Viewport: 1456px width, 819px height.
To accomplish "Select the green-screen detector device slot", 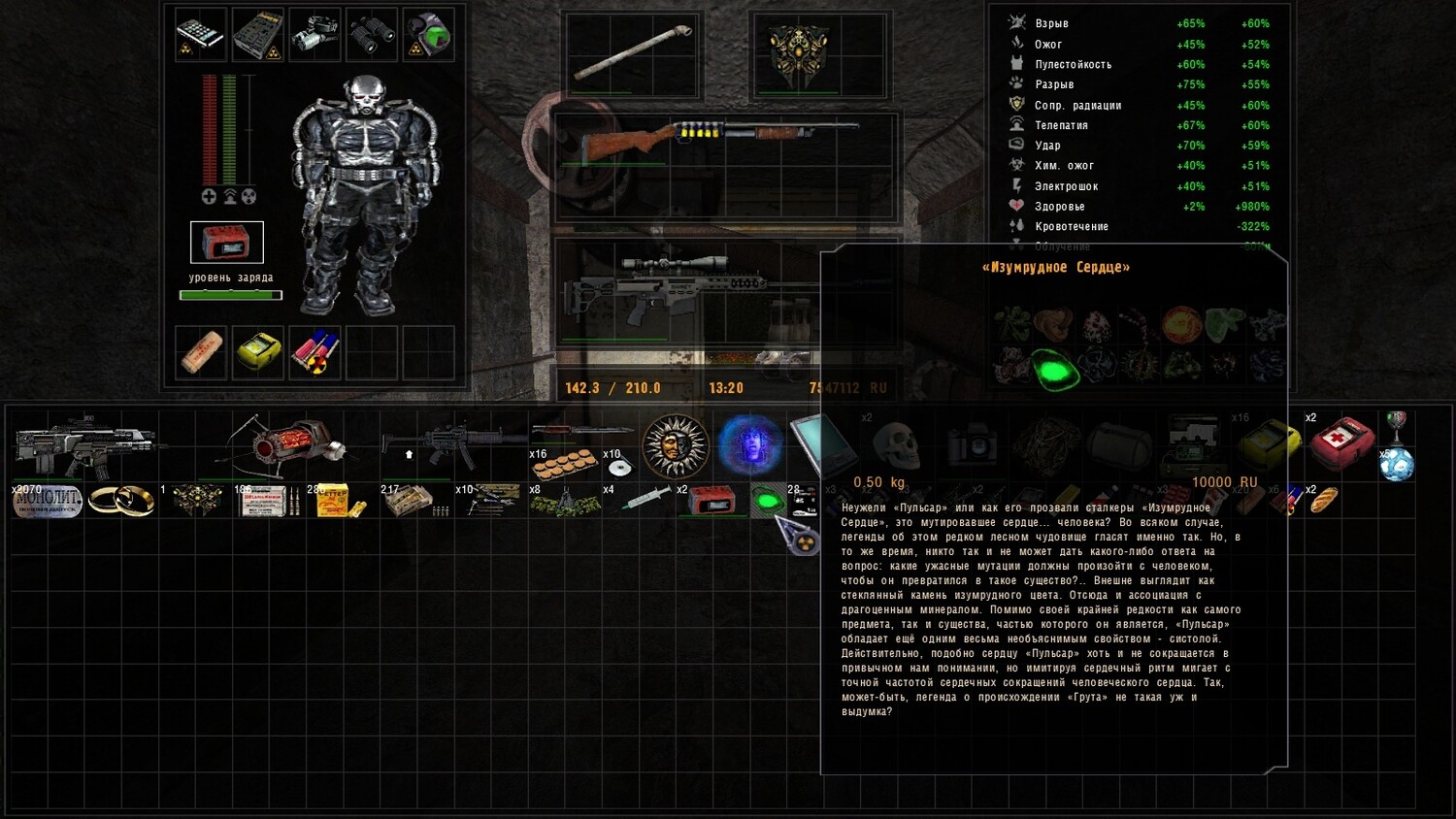I will pyautogui.click(x=428, y=35).
